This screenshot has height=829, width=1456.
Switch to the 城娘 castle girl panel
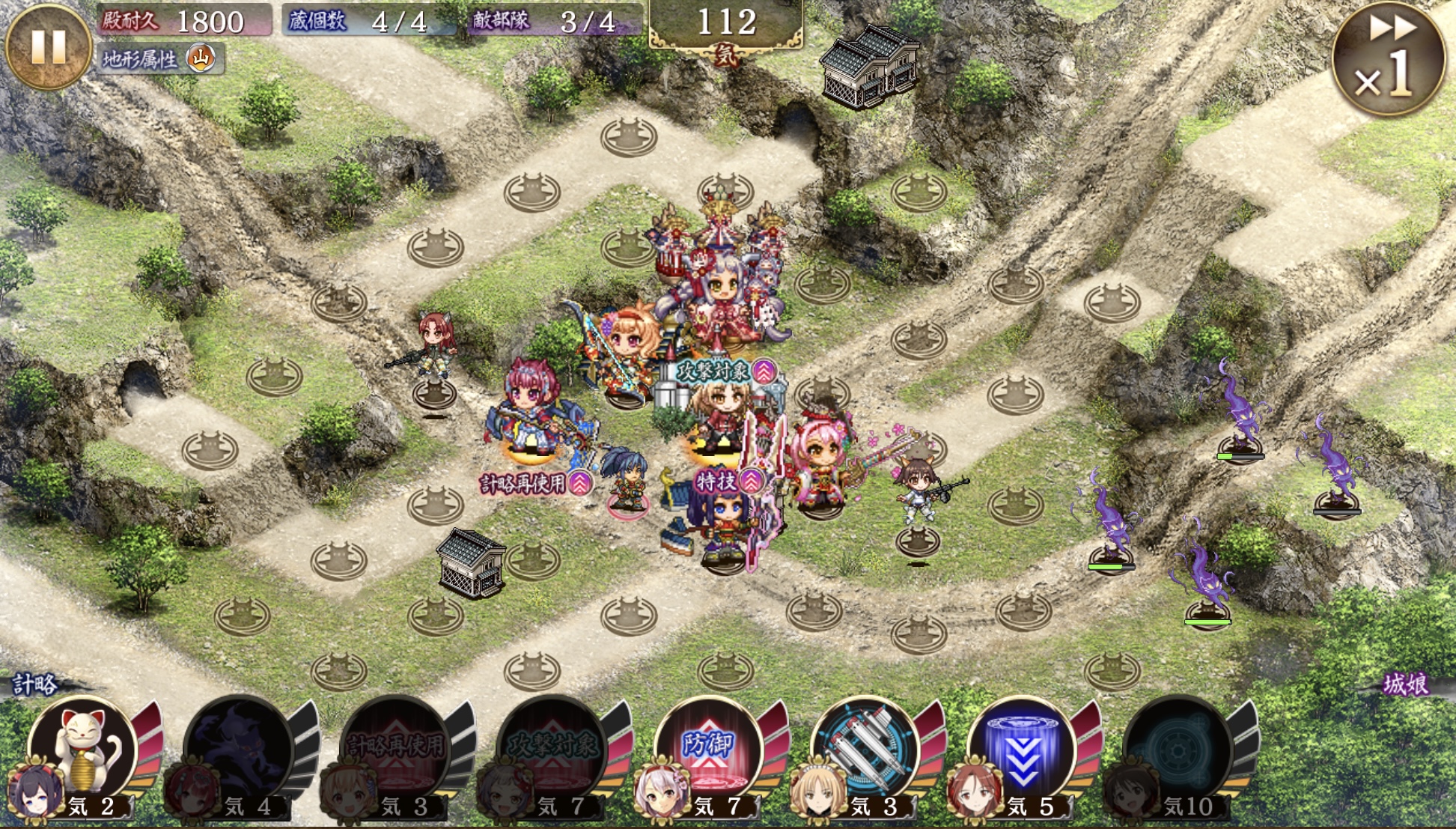pyautogui.click(x=1404, y=684)
